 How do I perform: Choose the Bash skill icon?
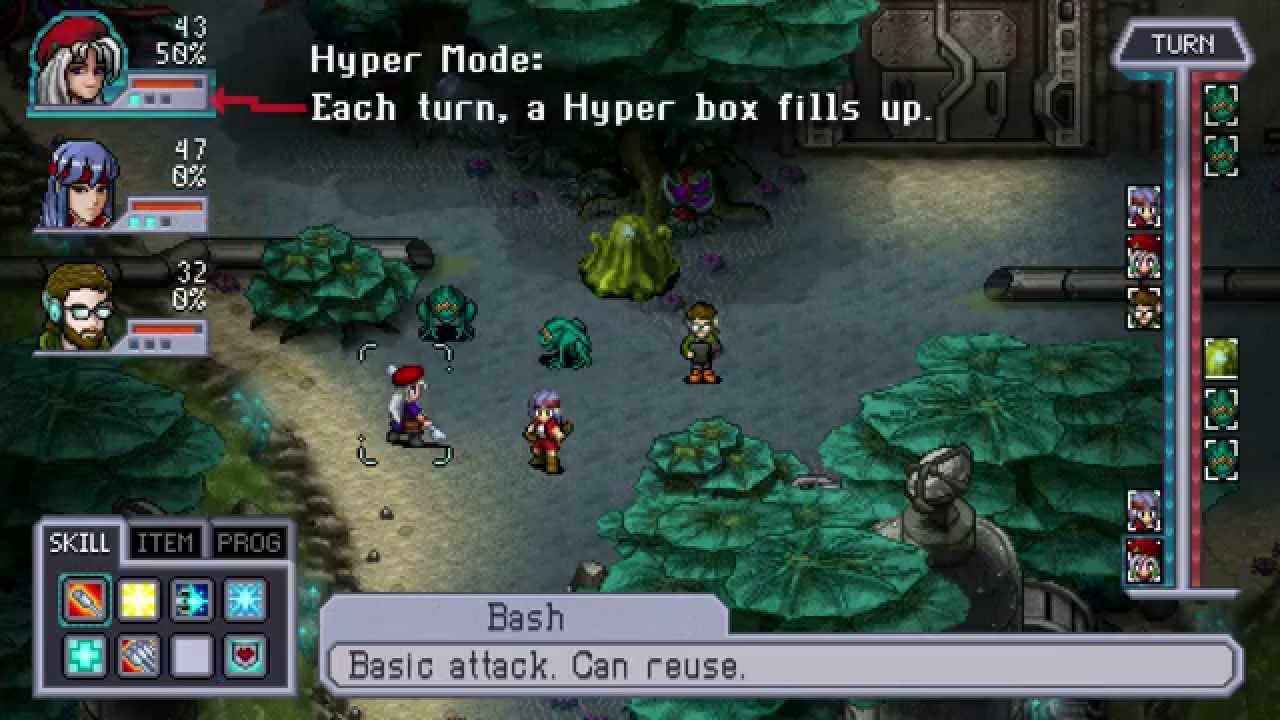coord(86,600)
